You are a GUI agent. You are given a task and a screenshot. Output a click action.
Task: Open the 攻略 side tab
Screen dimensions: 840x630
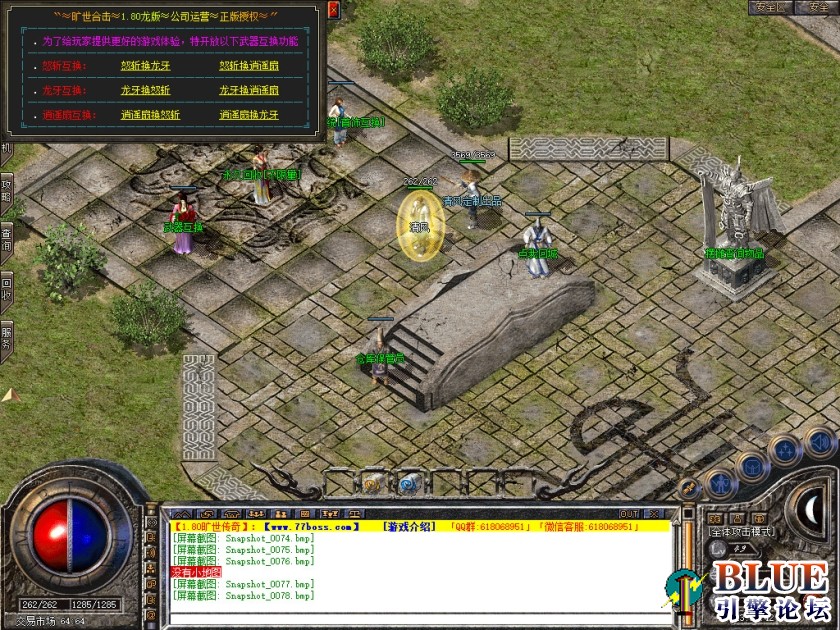pos(6,190)
